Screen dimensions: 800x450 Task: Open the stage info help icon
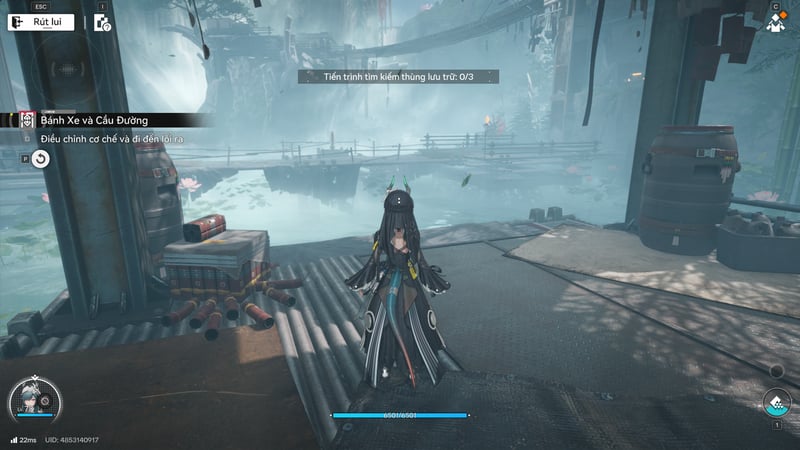coord(102,22)
